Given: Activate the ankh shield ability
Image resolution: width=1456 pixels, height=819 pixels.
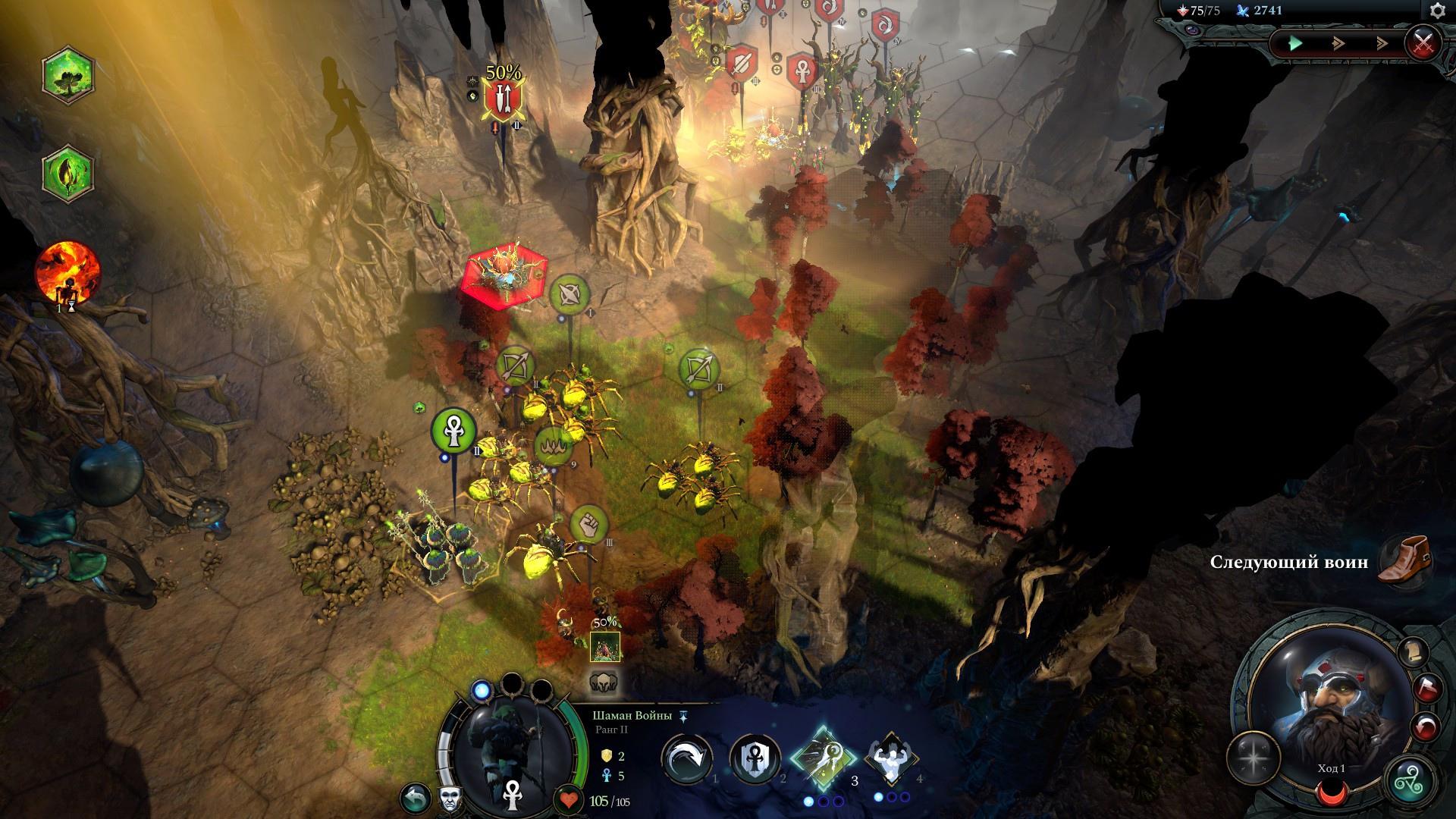Looking at the screenshot, I should pyautogui.click(x=755, y=760).
